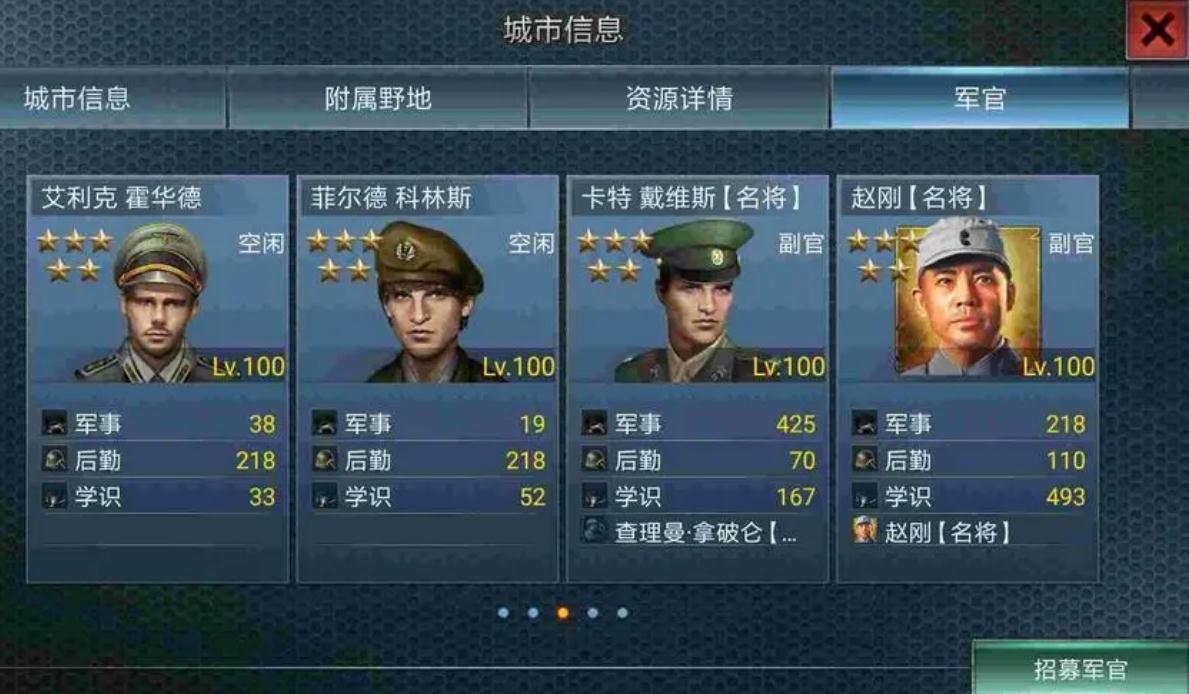Jump to the last page dot

pyautogui.click(x=622, y=613)
